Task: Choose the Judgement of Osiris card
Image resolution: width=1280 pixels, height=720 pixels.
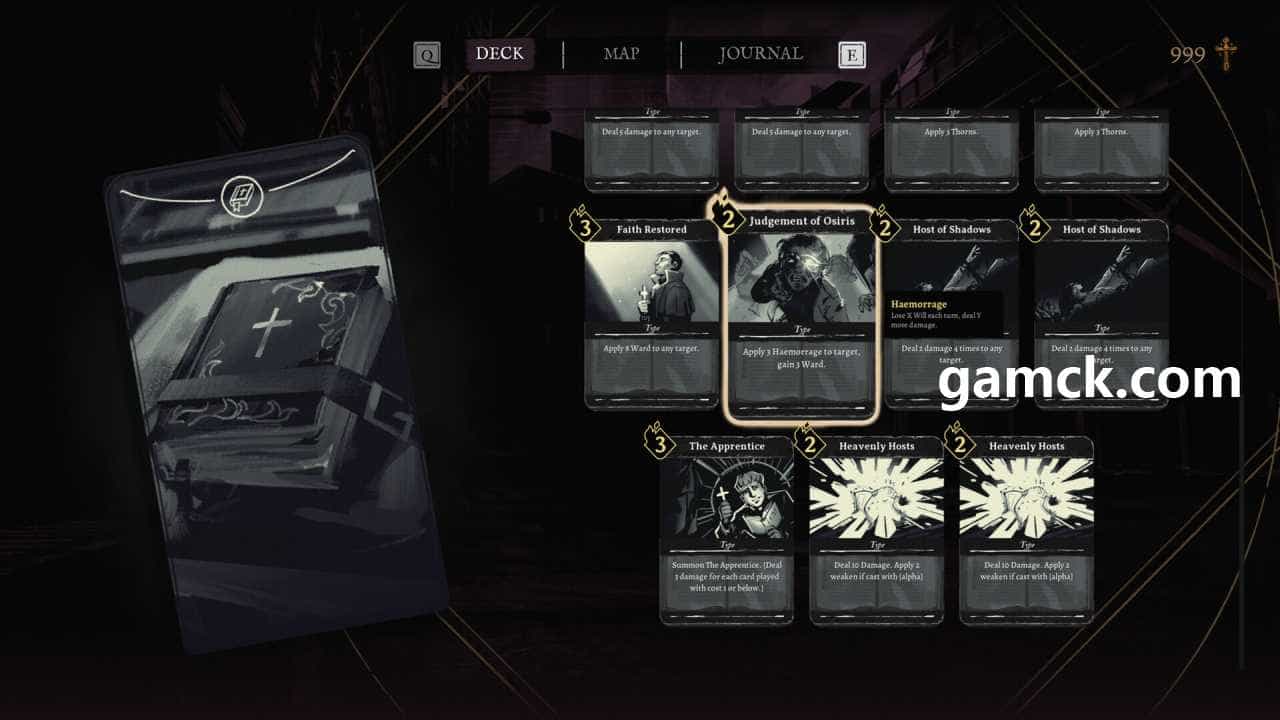Action: click(x=800, y=314)
